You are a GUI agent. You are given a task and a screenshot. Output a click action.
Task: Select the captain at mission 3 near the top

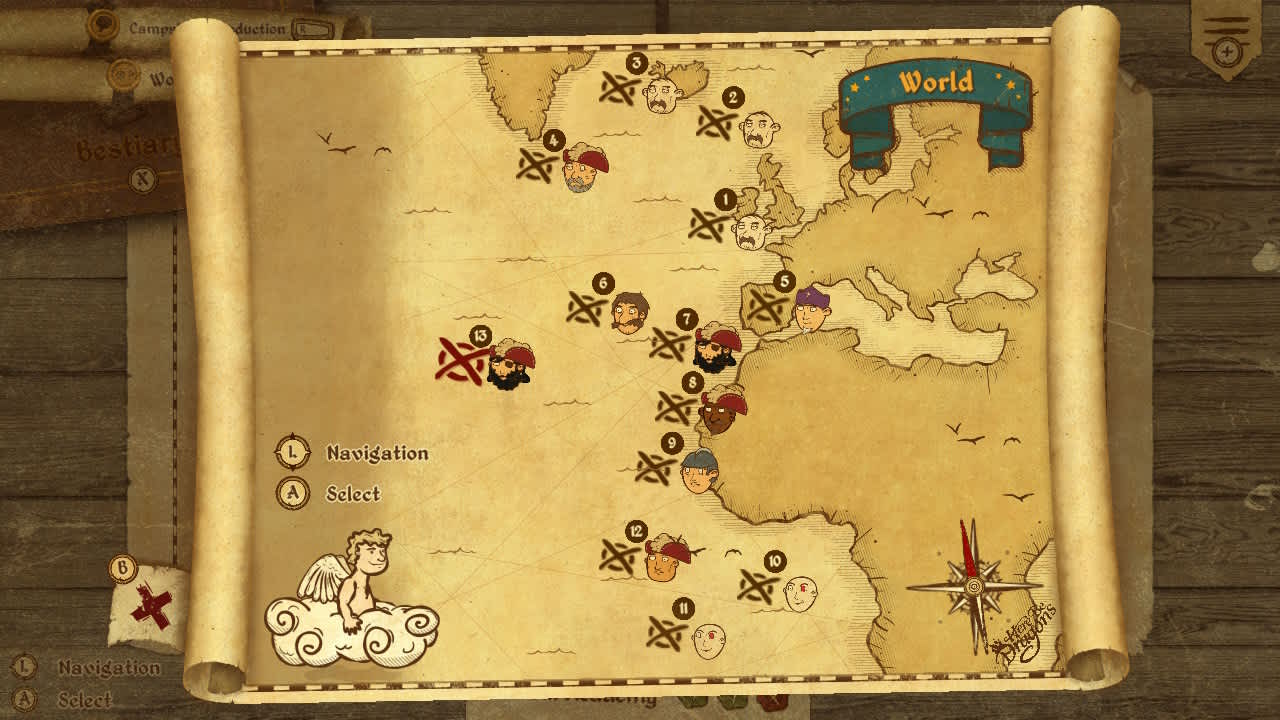point(661,95)
